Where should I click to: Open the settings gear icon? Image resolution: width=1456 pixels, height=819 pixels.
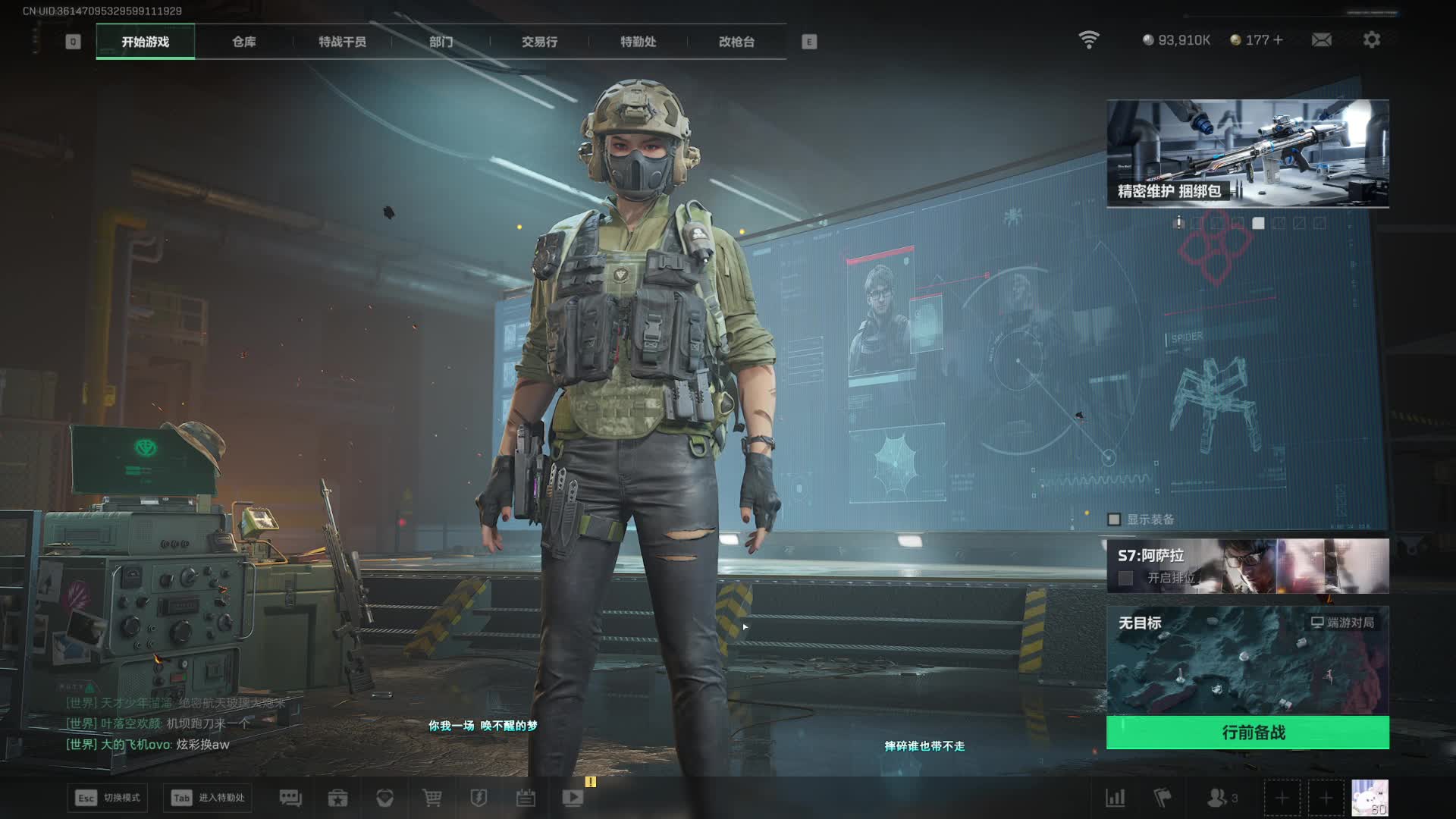pyautogui.click(x=1371, y=39)
